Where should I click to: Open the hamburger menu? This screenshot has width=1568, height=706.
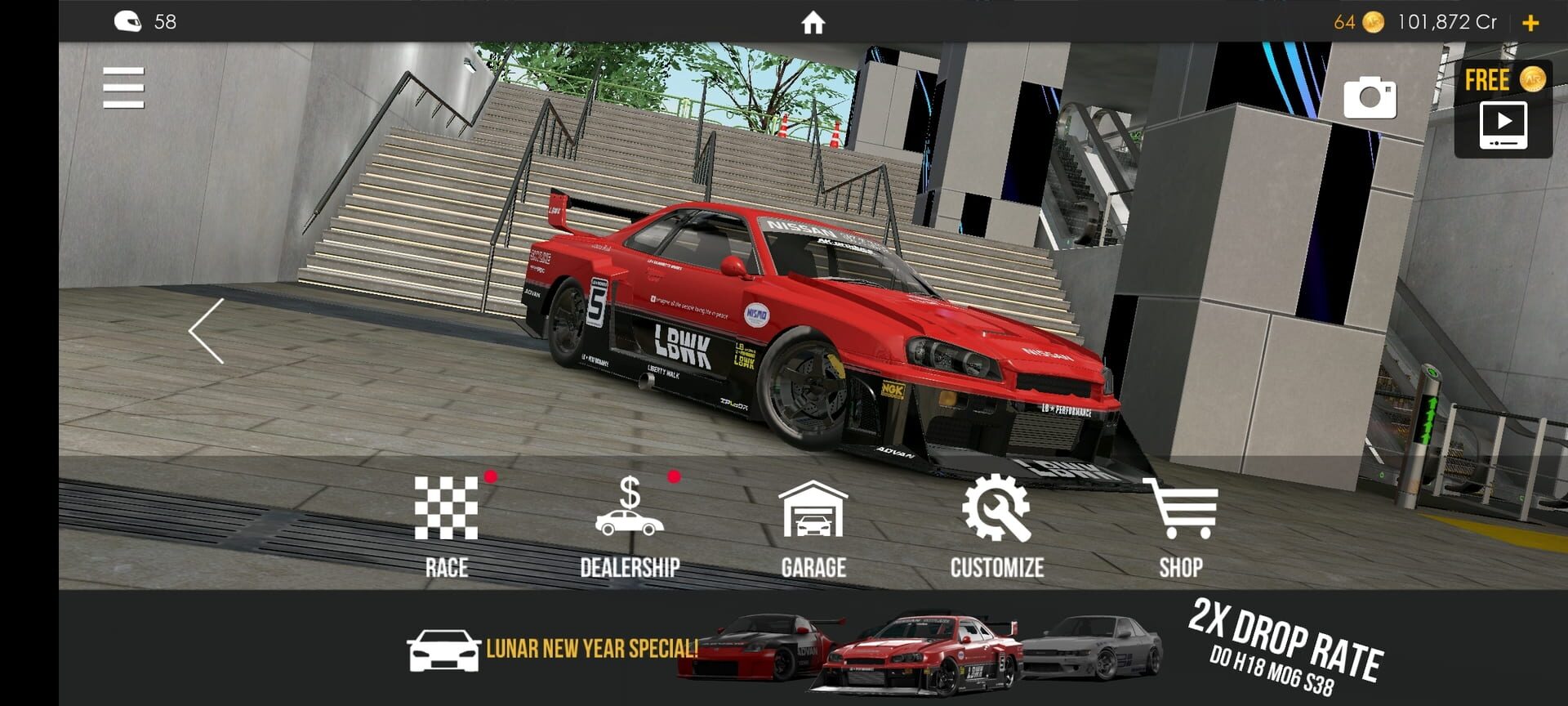coord(122,86)
